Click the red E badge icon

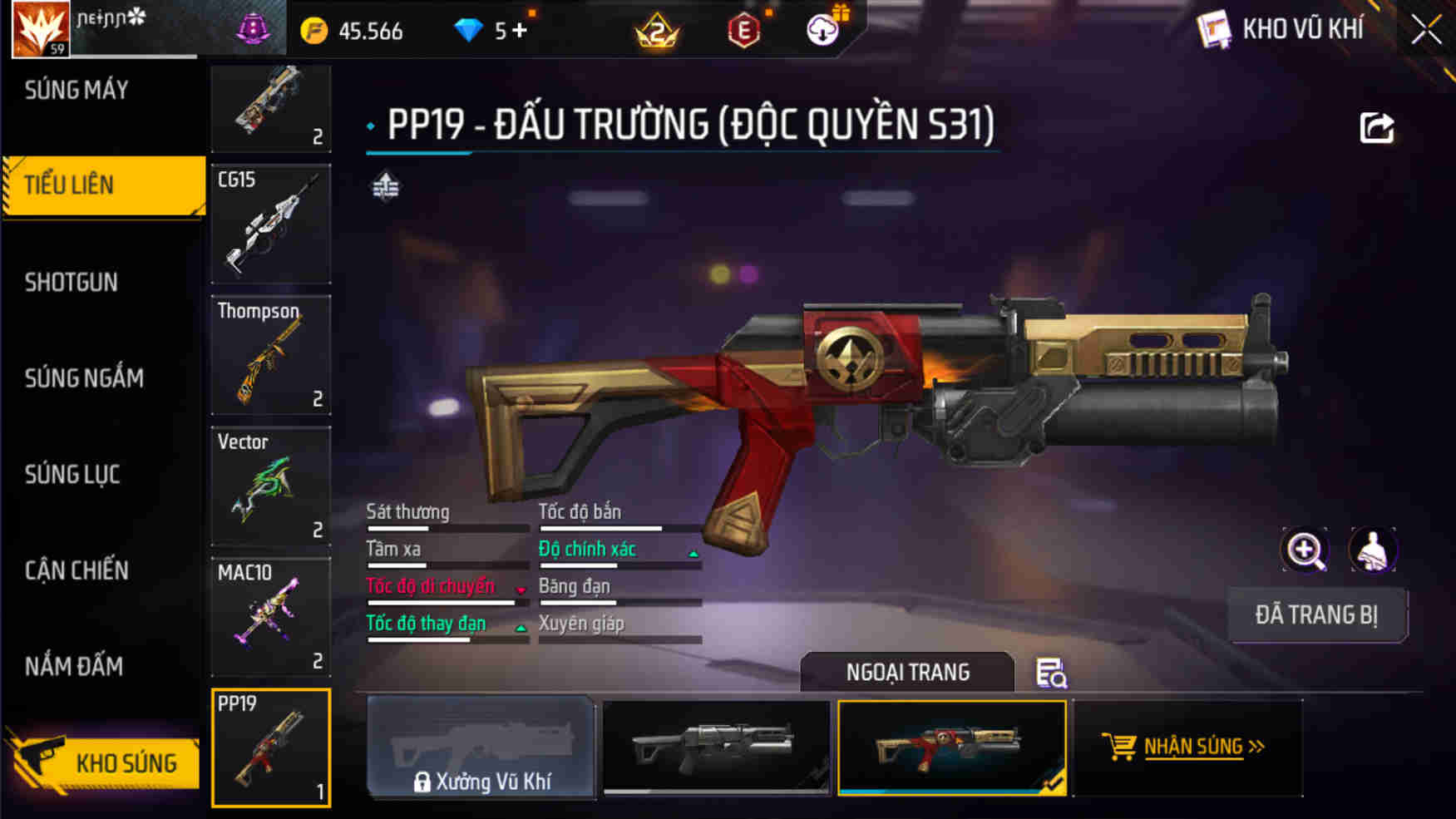tap(744, 32)
